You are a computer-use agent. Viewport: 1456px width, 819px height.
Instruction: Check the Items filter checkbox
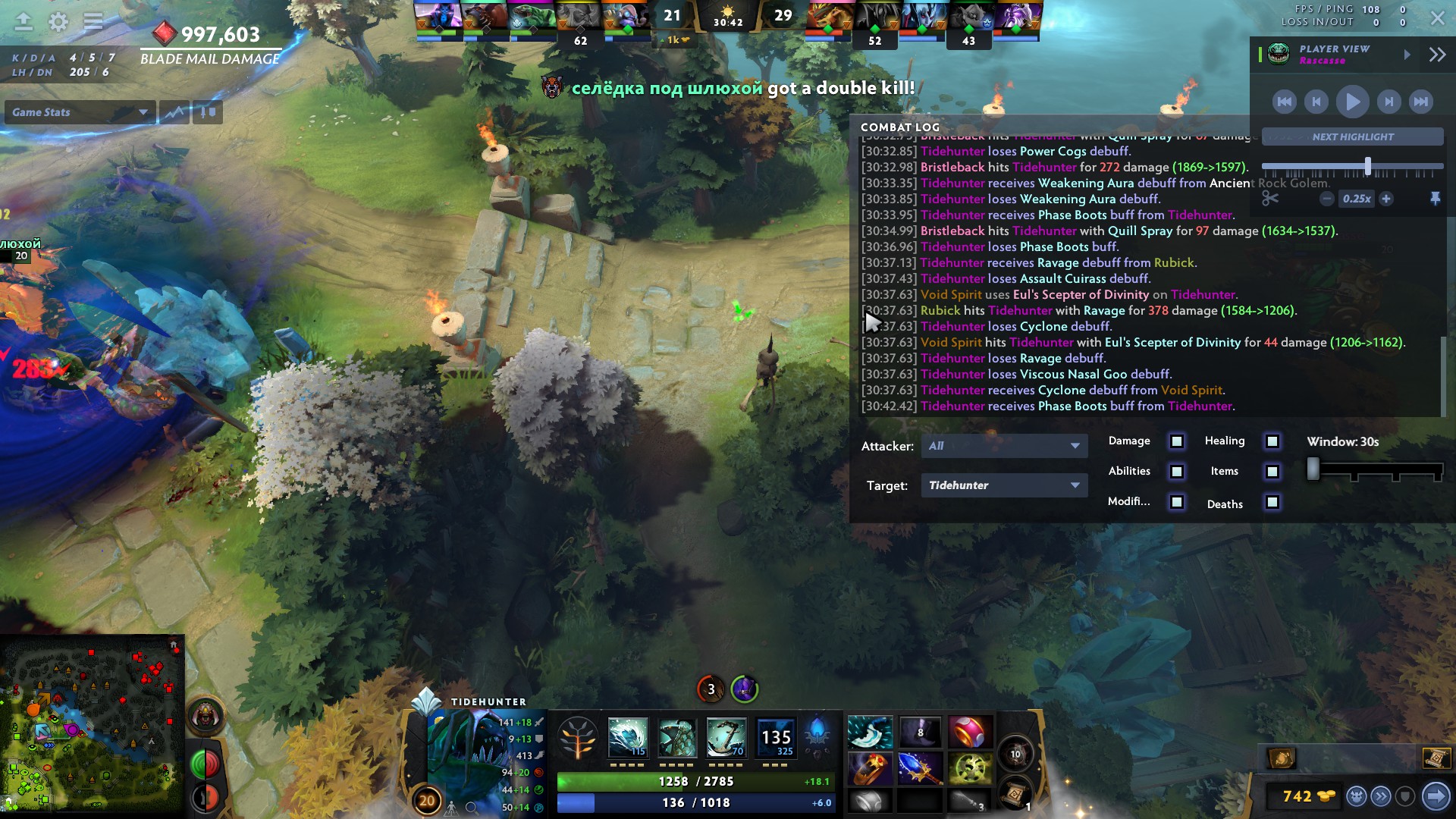pyautogui.click(x=1272, y=471)
